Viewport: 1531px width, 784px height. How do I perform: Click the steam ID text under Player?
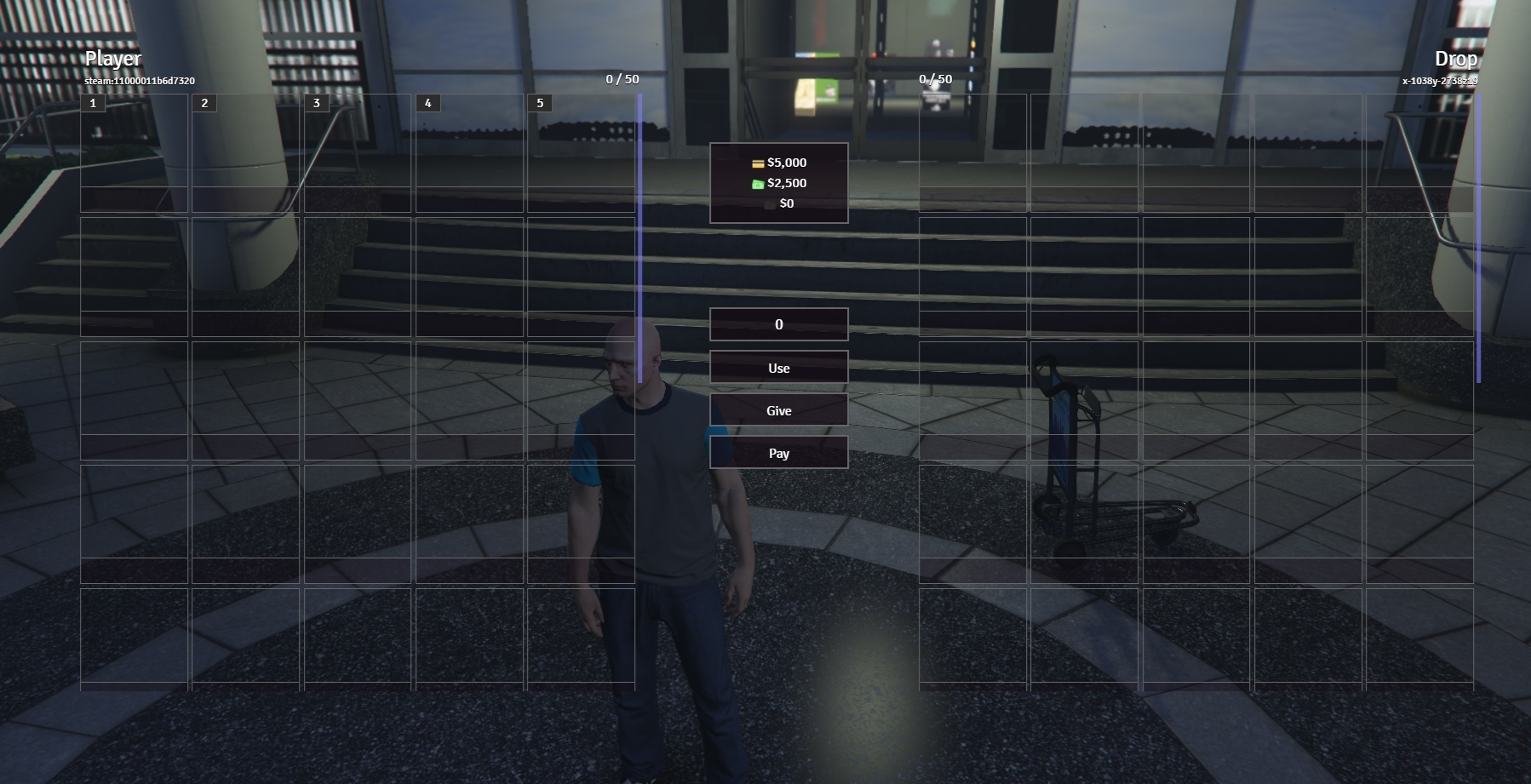(139, 80)
